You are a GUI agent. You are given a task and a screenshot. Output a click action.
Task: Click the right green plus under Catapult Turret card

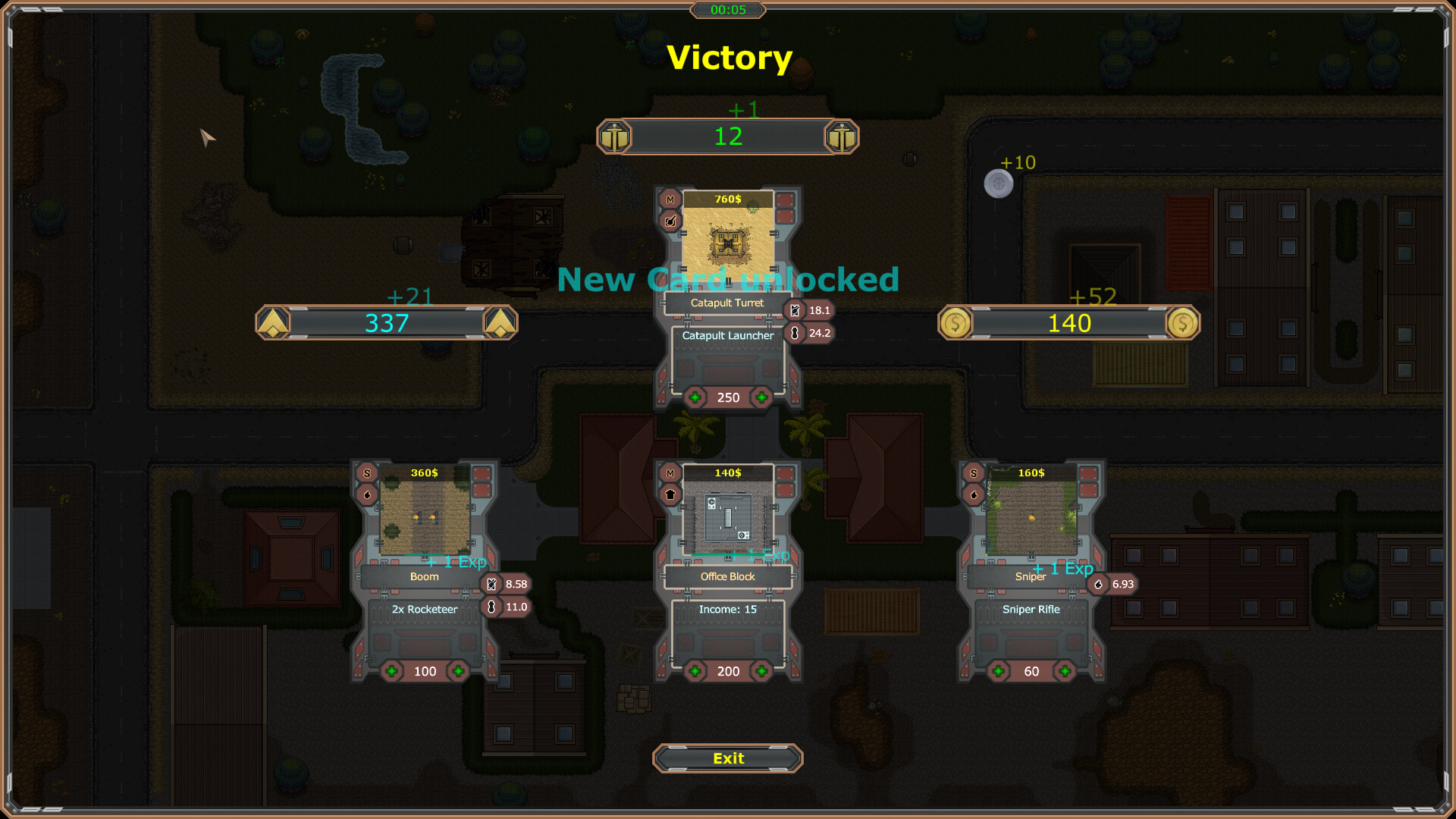(x=762, y=397)
